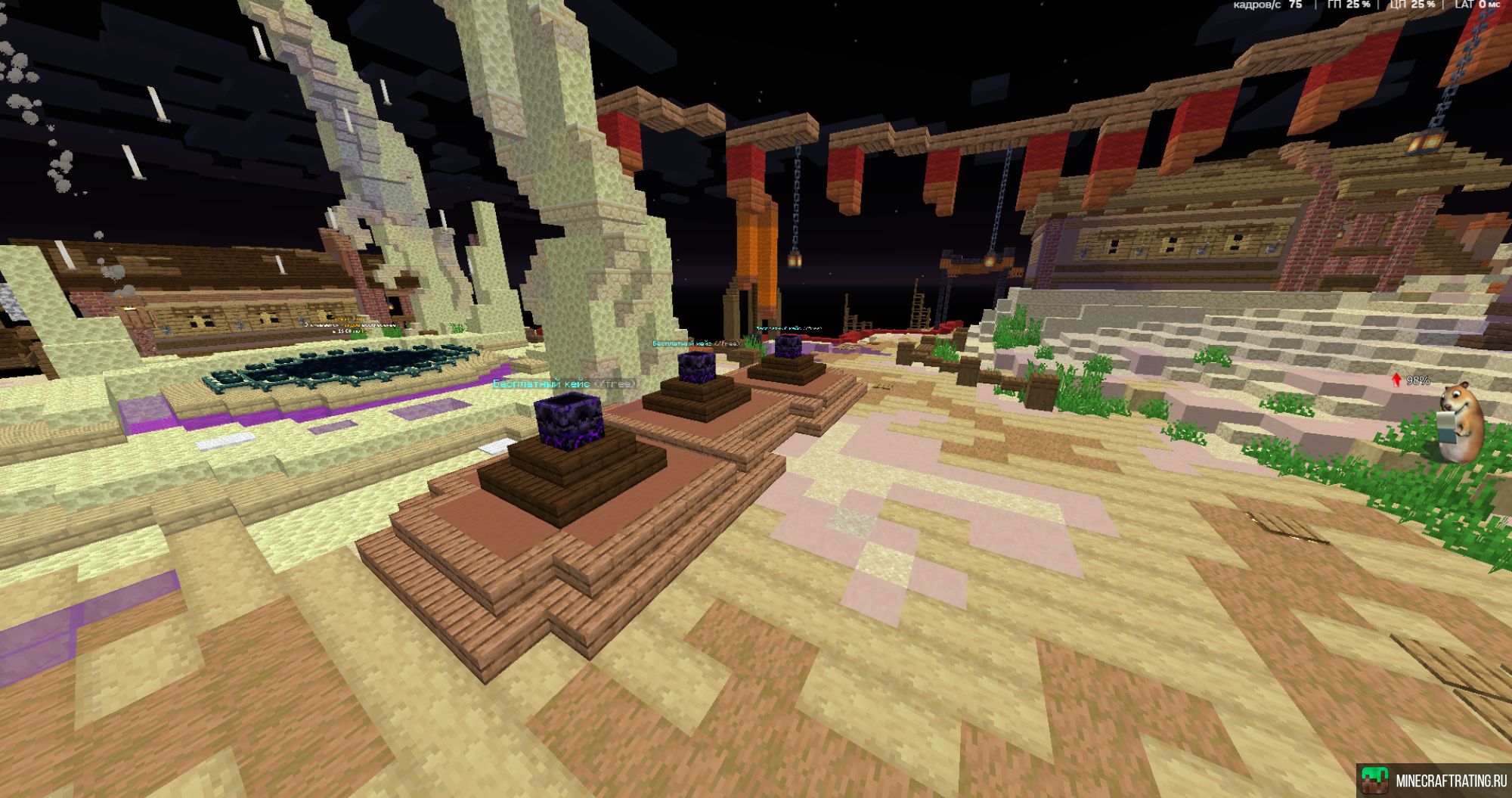
Task: Click the hamster overlay mascot icon
Action: pos(1460,424)
